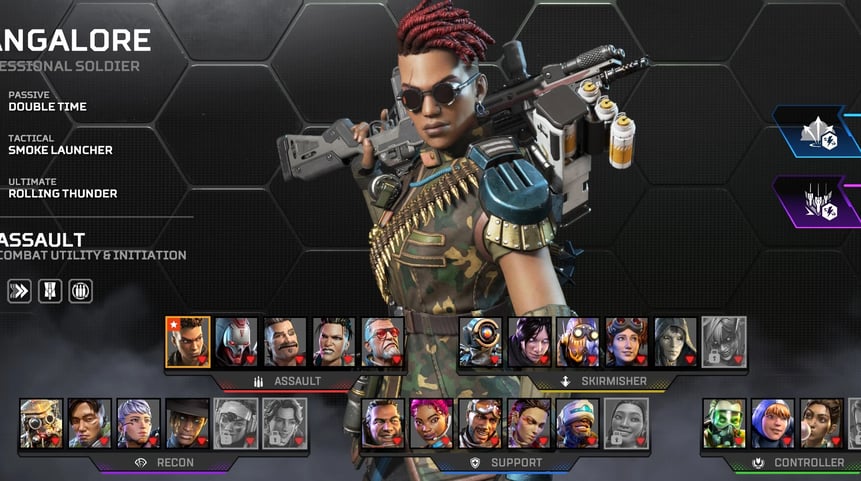The width and height of the screenshot is (861, 481).
Task: Pick the Mirage legend portrait
Action: 481,423
